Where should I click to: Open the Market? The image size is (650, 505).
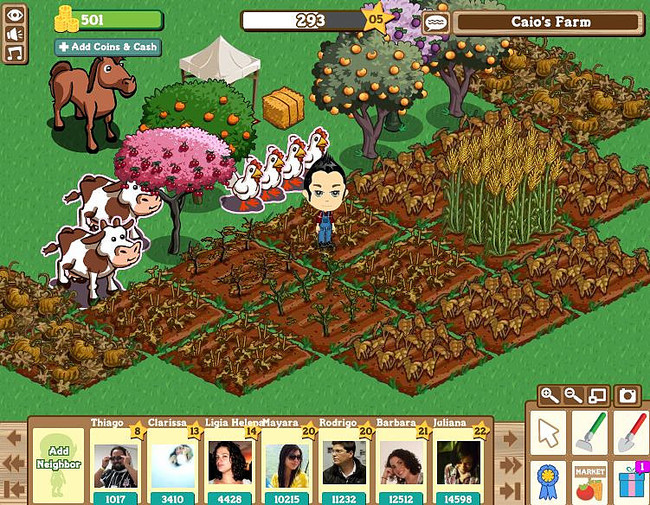click(x=590, y=481)
